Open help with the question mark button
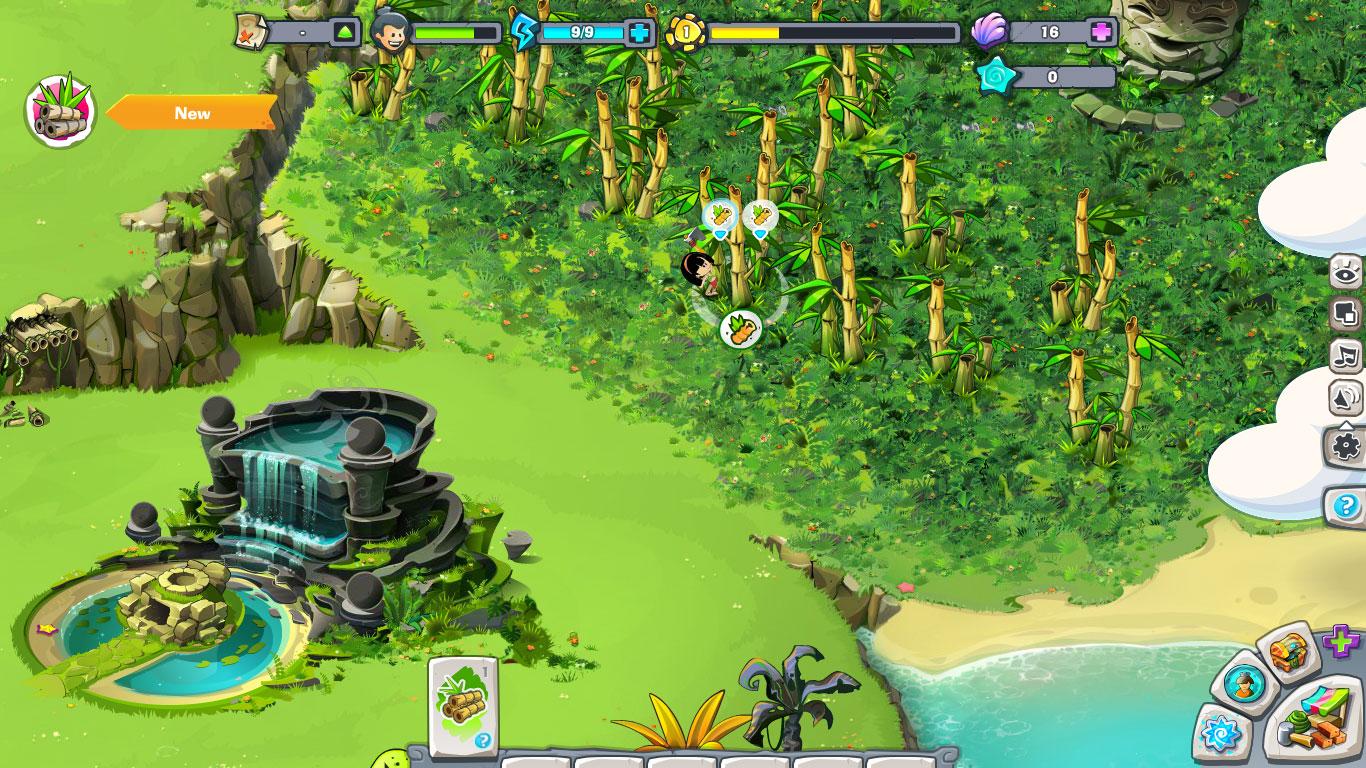 1346,506
